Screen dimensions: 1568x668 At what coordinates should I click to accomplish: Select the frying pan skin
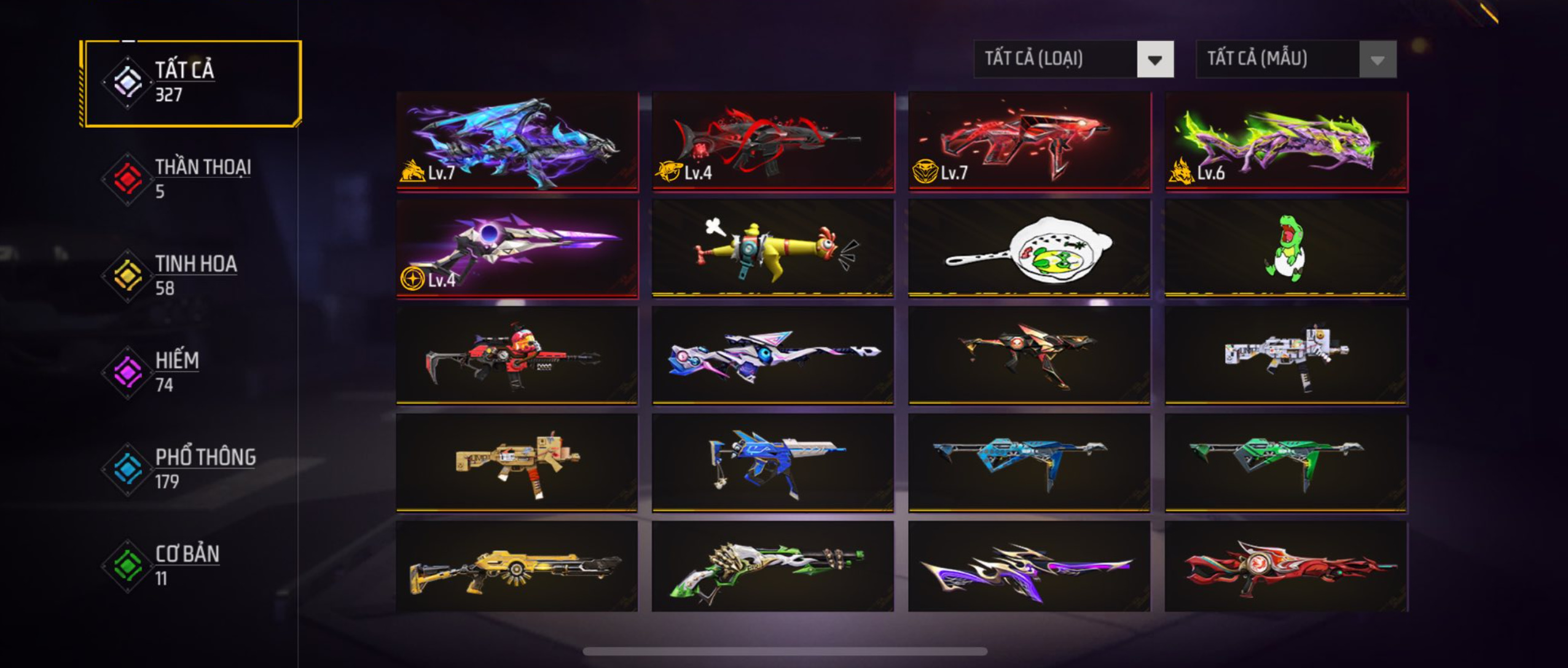coord(1029,249)
